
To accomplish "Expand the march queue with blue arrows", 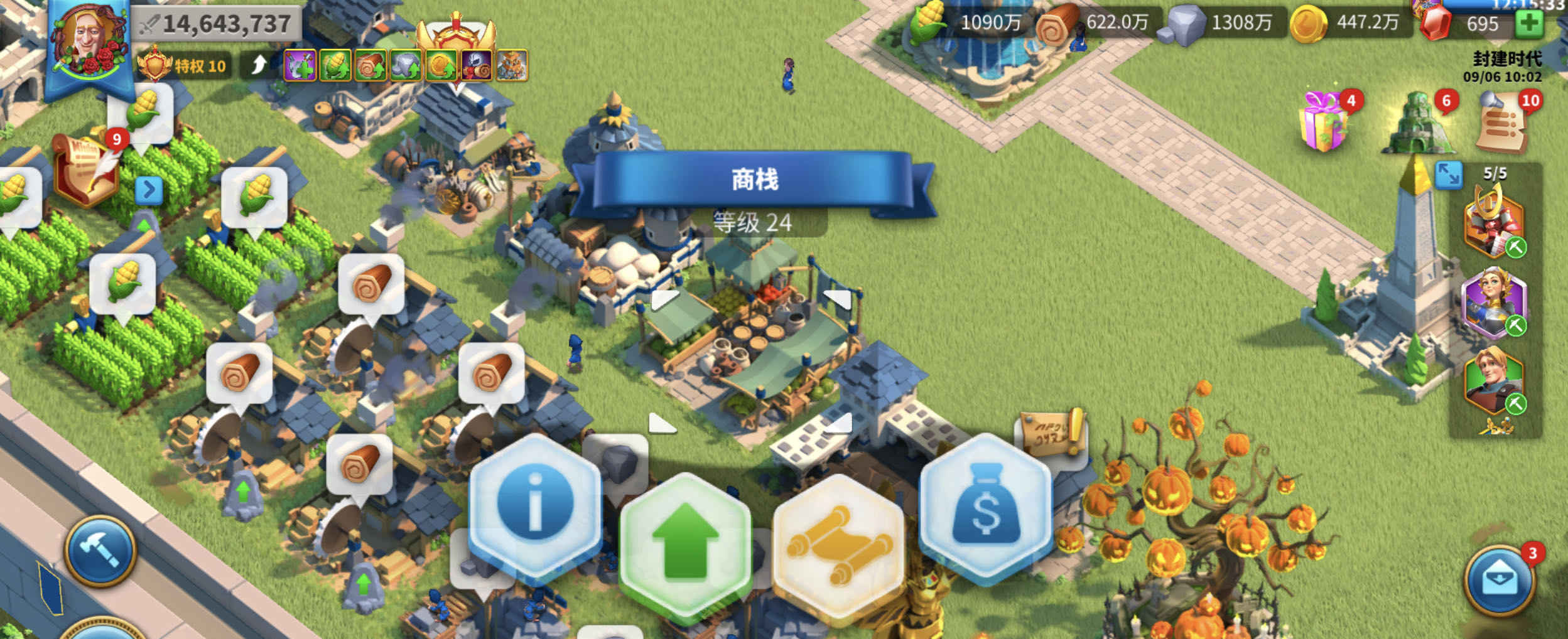I will point(1448,175).
